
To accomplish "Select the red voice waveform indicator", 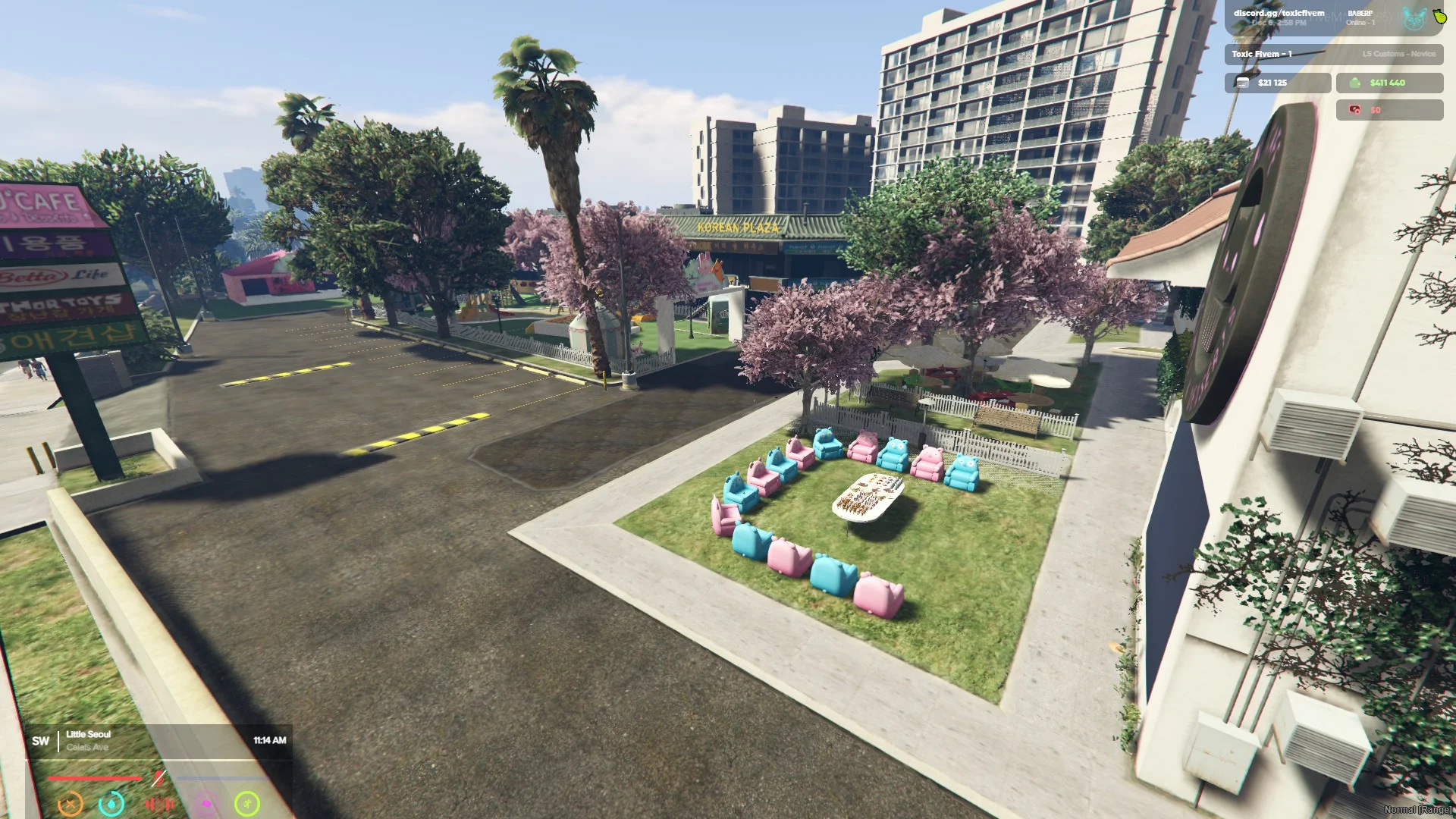I will tap(158, 803).
